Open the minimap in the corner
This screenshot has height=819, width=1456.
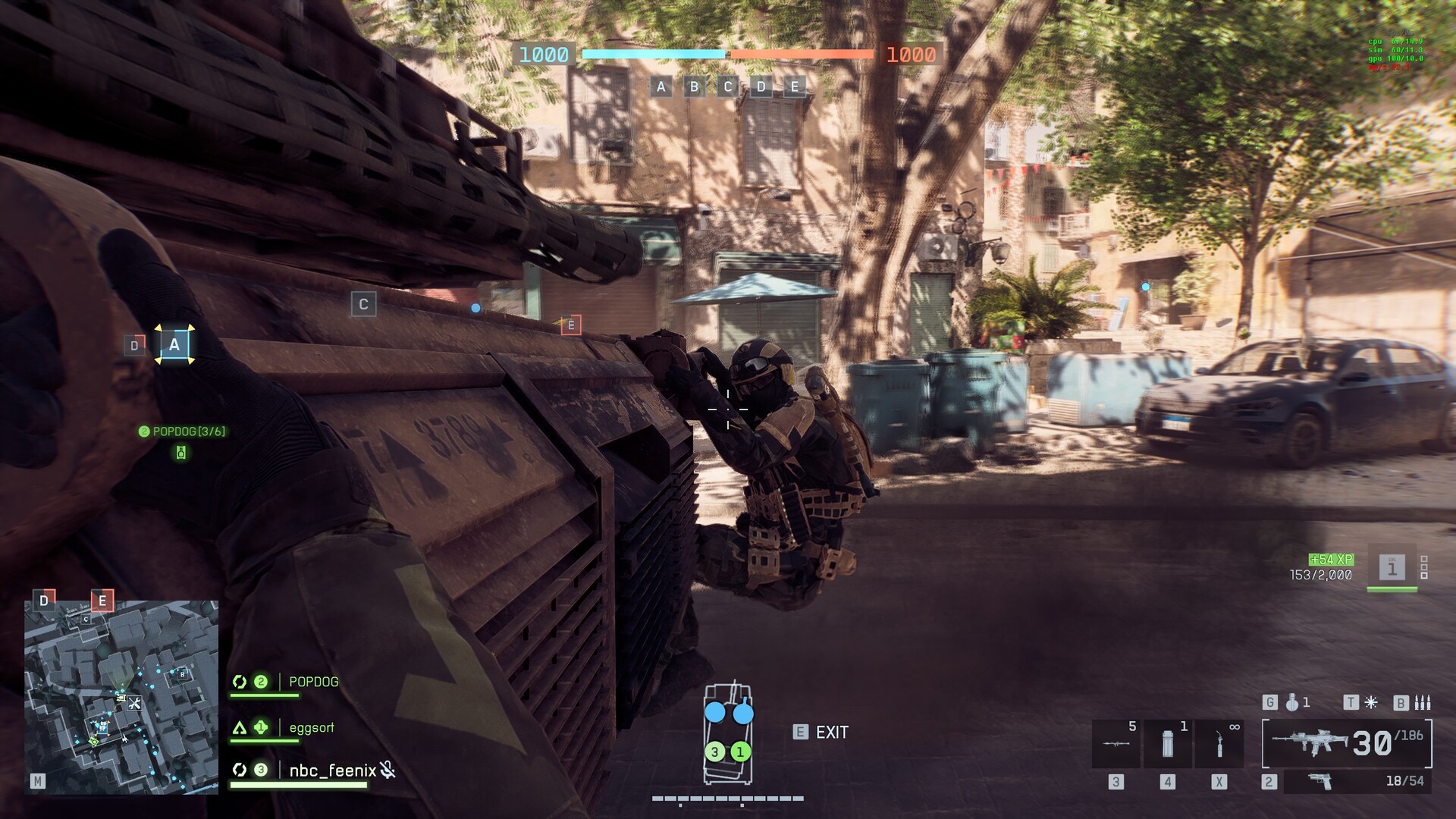[x=121, y=697]
